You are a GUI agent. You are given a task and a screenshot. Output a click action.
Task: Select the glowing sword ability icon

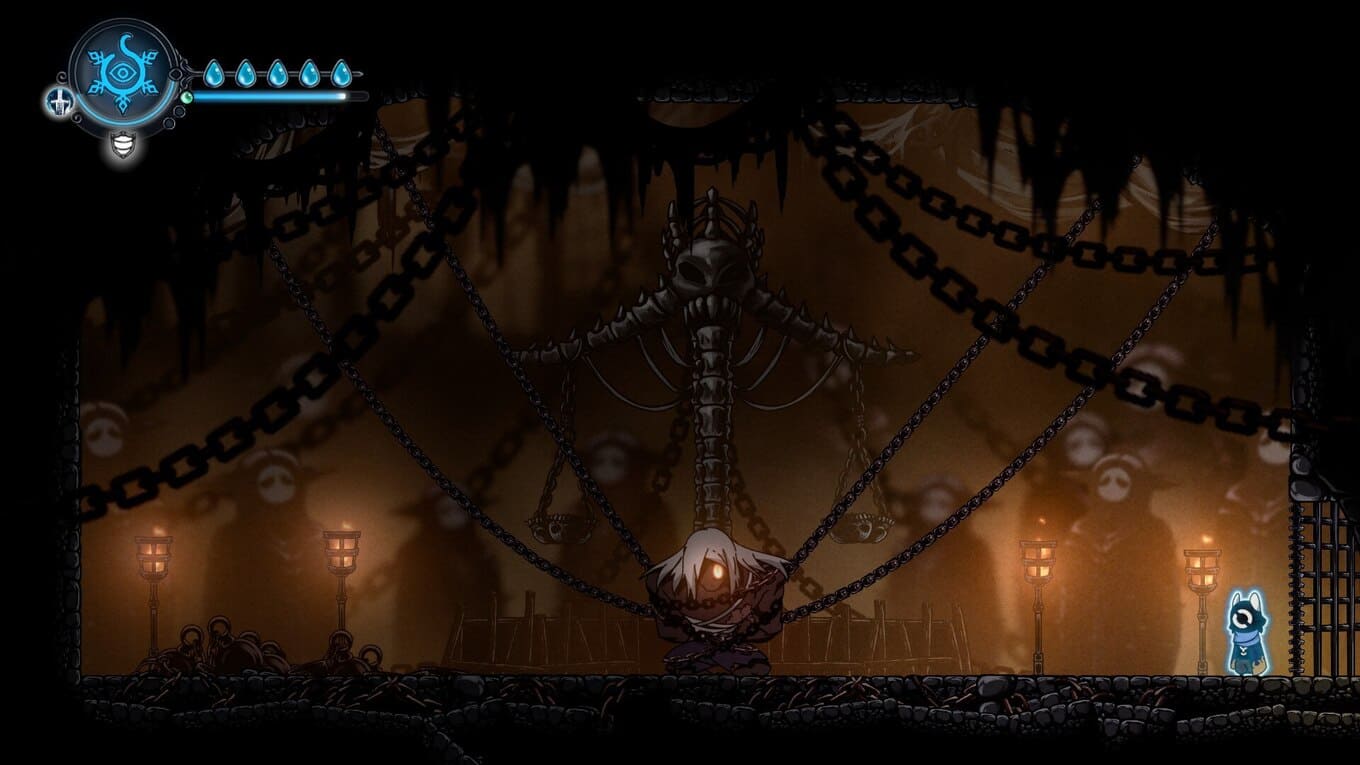(x=58, y=102)
